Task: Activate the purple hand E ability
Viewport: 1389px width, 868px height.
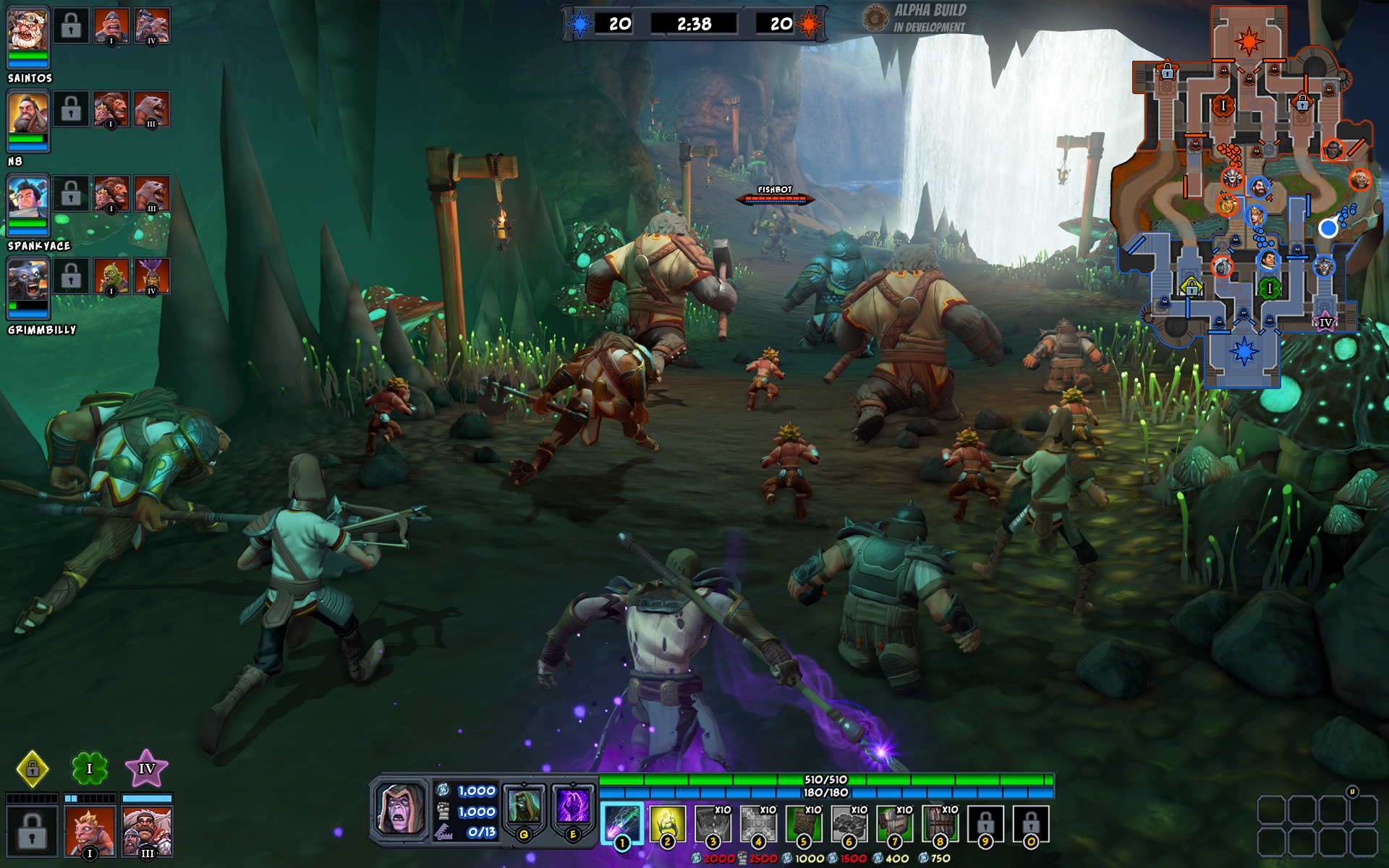Action: [x=572, y=807]
